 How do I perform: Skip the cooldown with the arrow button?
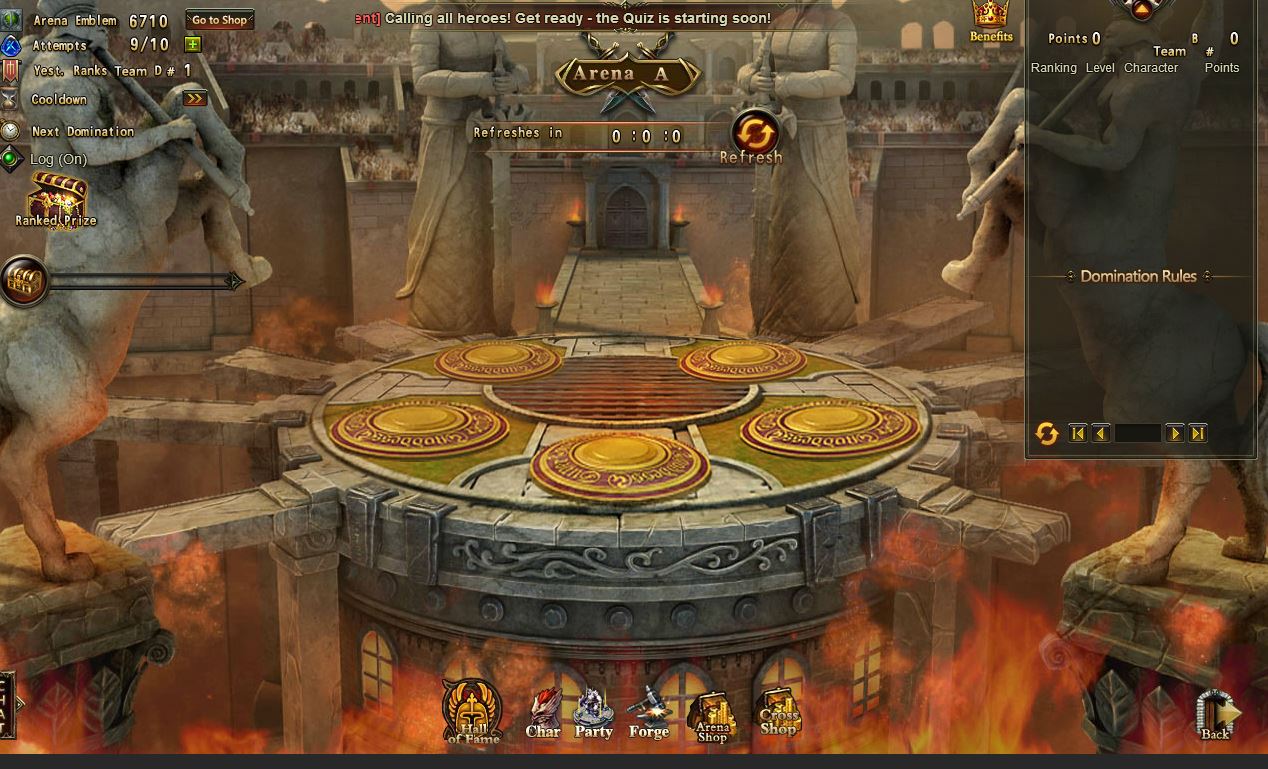[x=195, y=98]
